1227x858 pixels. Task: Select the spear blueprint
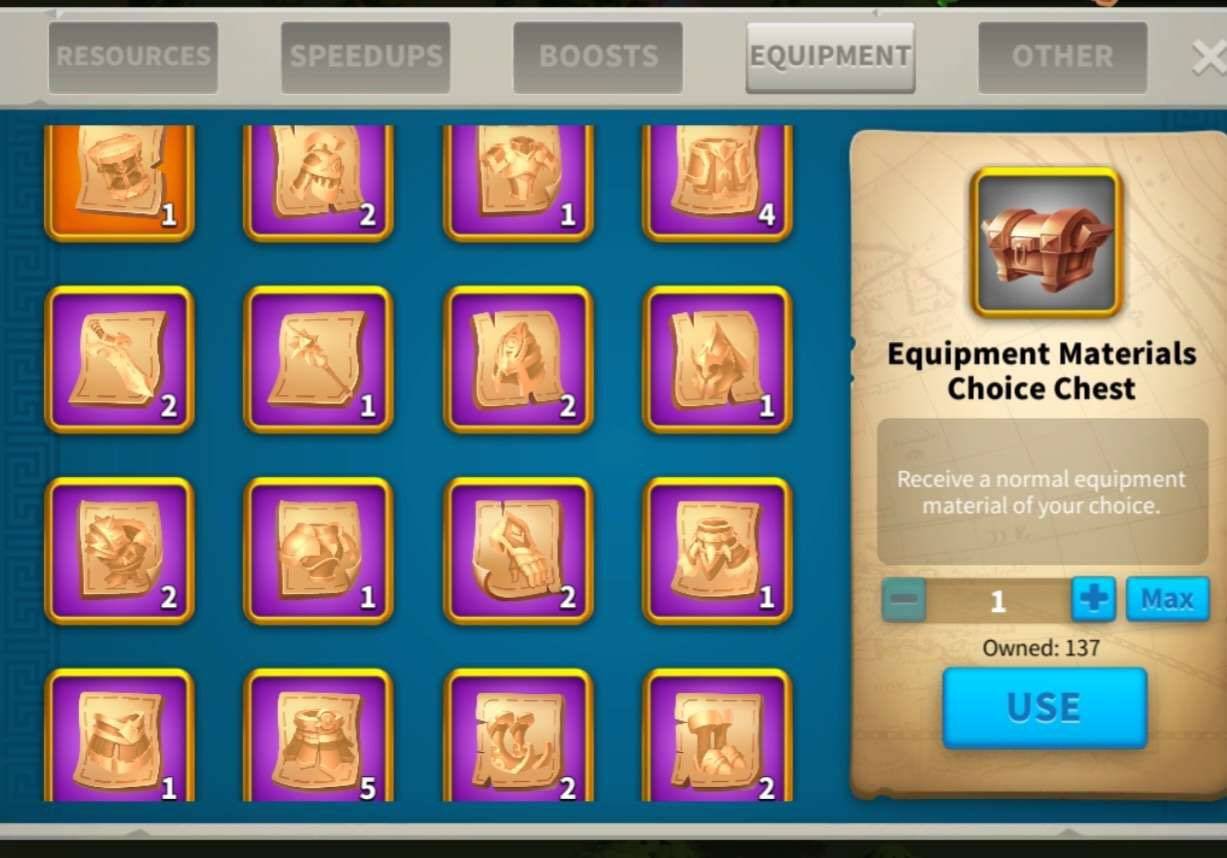(x=319, y=359)
